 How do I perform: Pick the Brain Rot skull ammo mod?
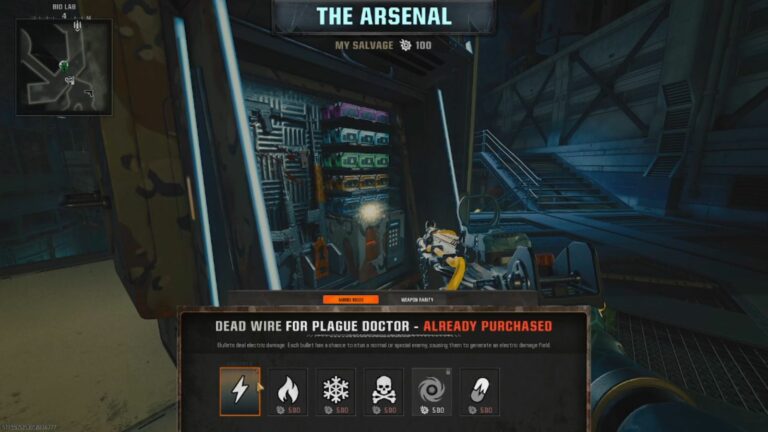[384, 390]
